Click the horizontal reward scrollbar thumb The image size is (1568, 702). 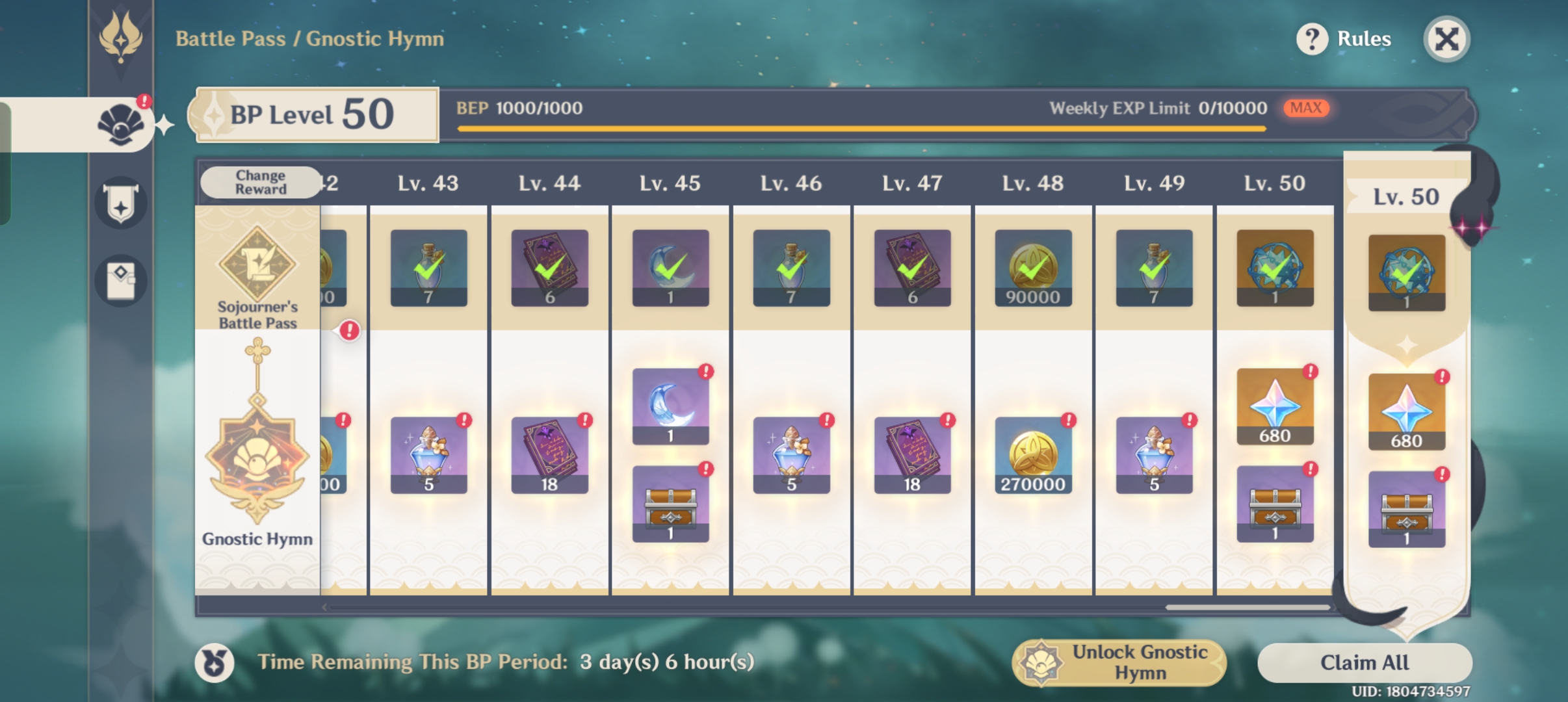point(1247,608)
